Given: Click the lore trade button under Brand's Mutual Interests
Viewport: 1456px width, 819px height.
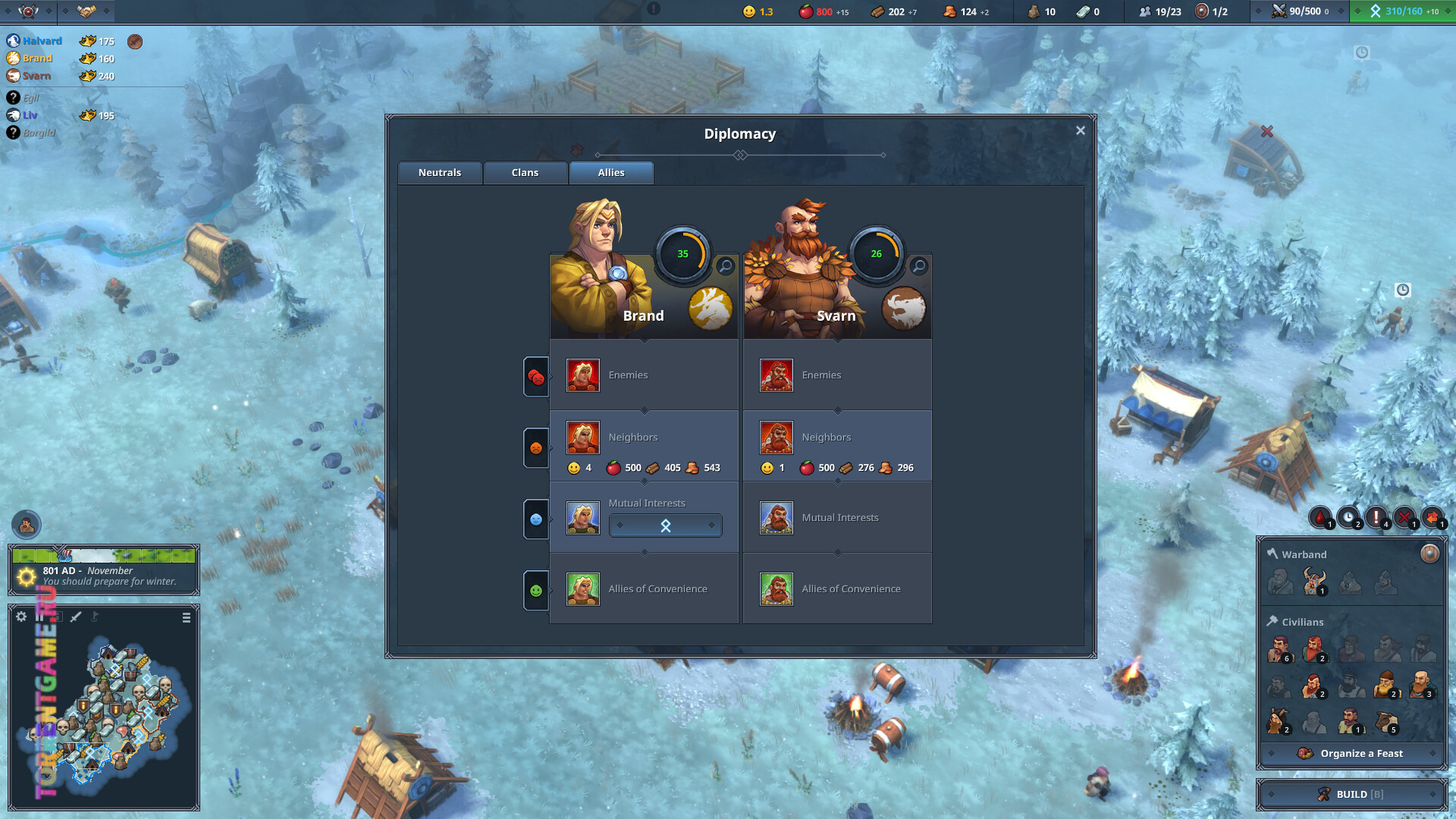Looking at the screenshot, I should [x=665, y=526].
